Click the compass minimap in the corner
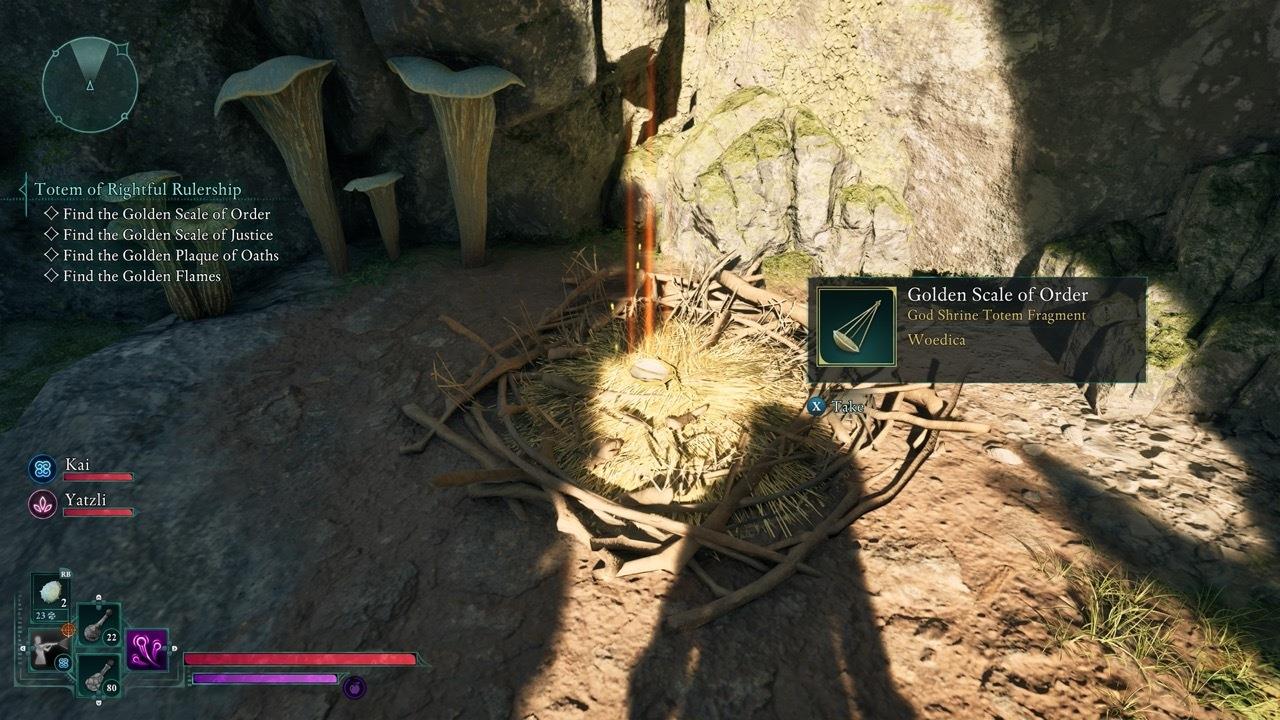 88,83
